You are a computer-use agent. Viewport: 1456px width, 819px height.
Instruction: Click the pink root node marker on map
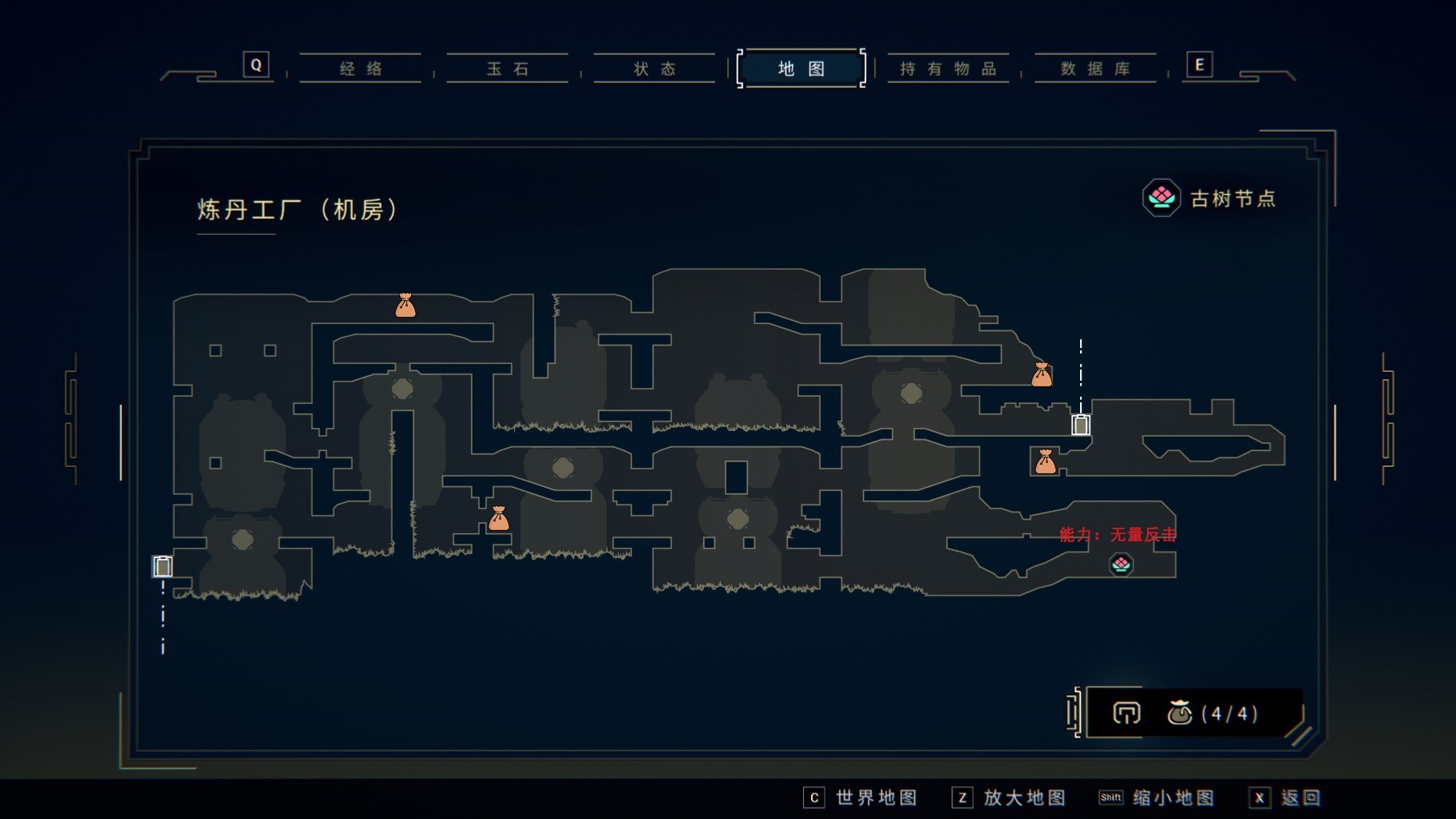pyautogui.click(x=1121, y=565)
